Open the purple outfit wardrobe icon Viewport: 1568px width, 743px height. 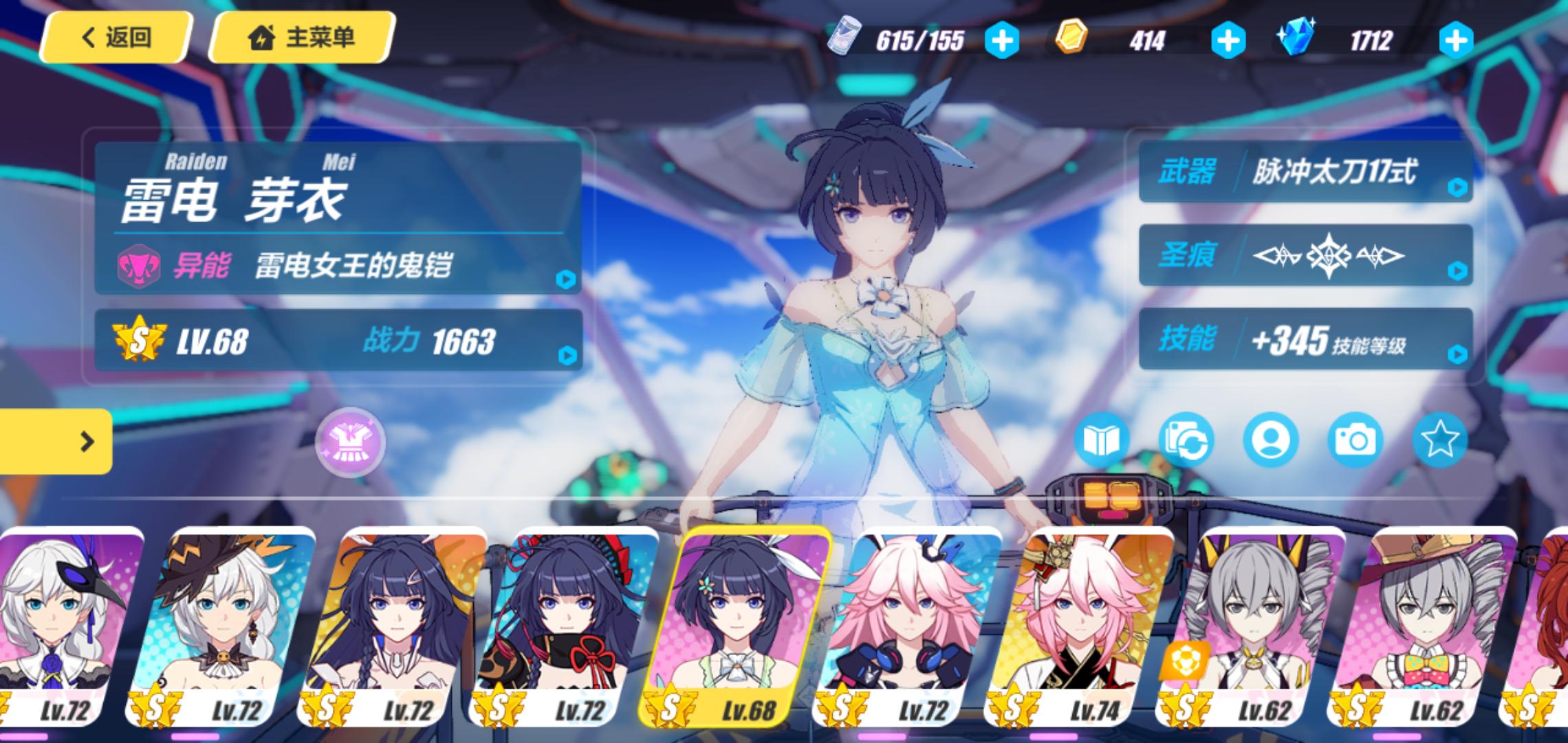[350, 443]
